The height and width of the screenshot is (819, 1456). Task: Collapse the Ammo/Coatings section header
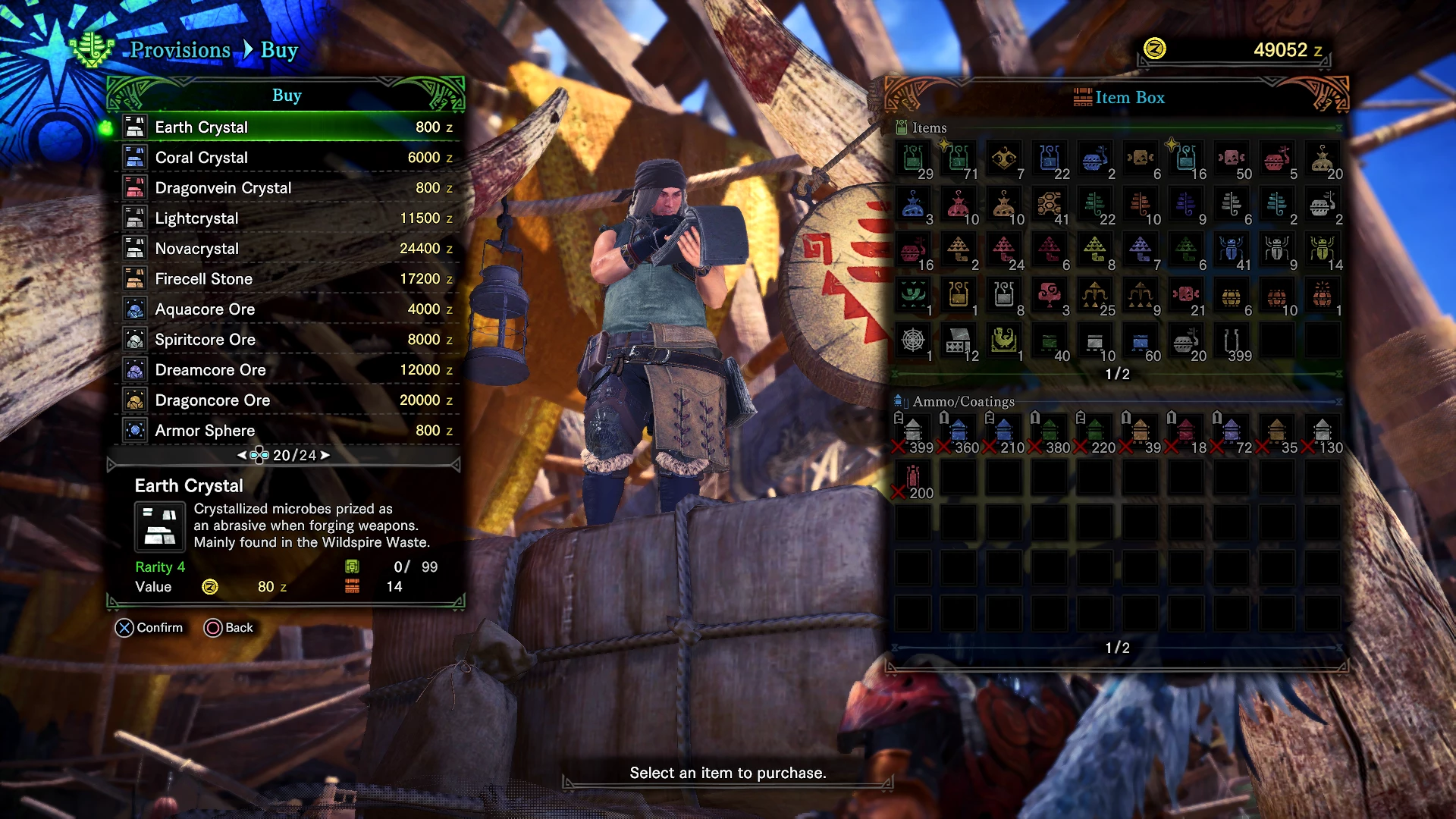[1338, 401]
